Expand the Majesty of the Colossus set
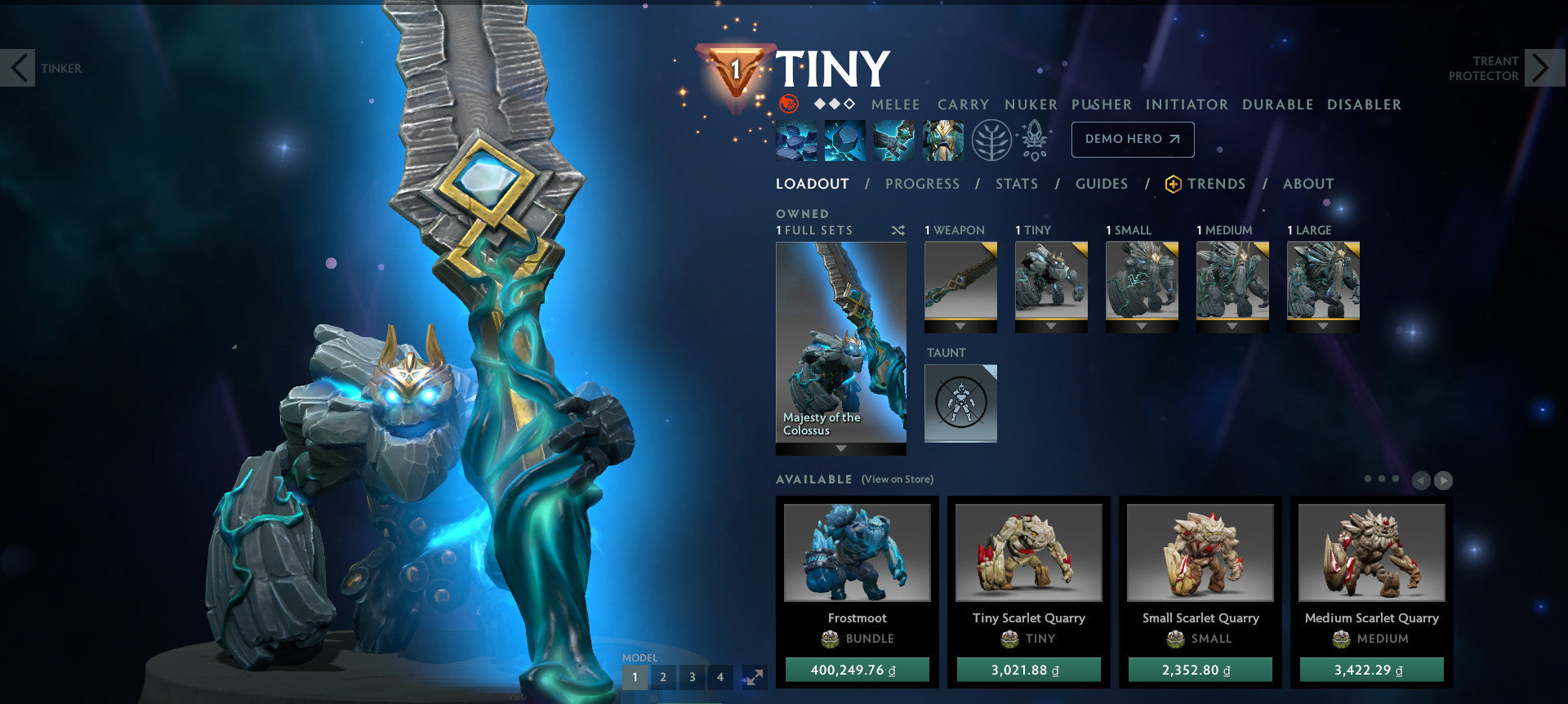Screen dimensions: 1568x704 841,446
